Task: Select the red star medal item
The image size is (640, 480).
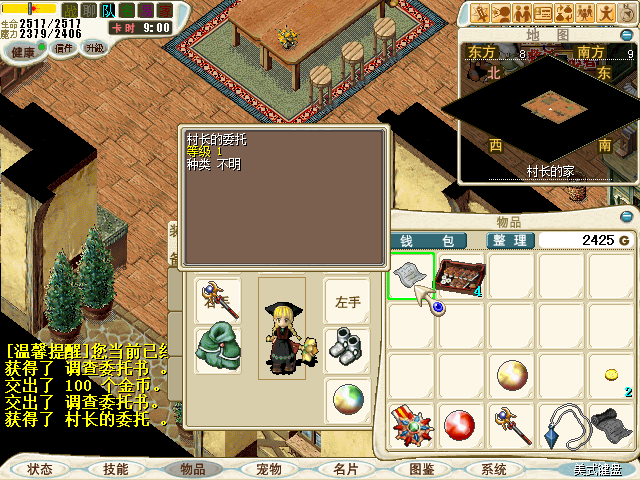Action: click(x=412, y=425)
